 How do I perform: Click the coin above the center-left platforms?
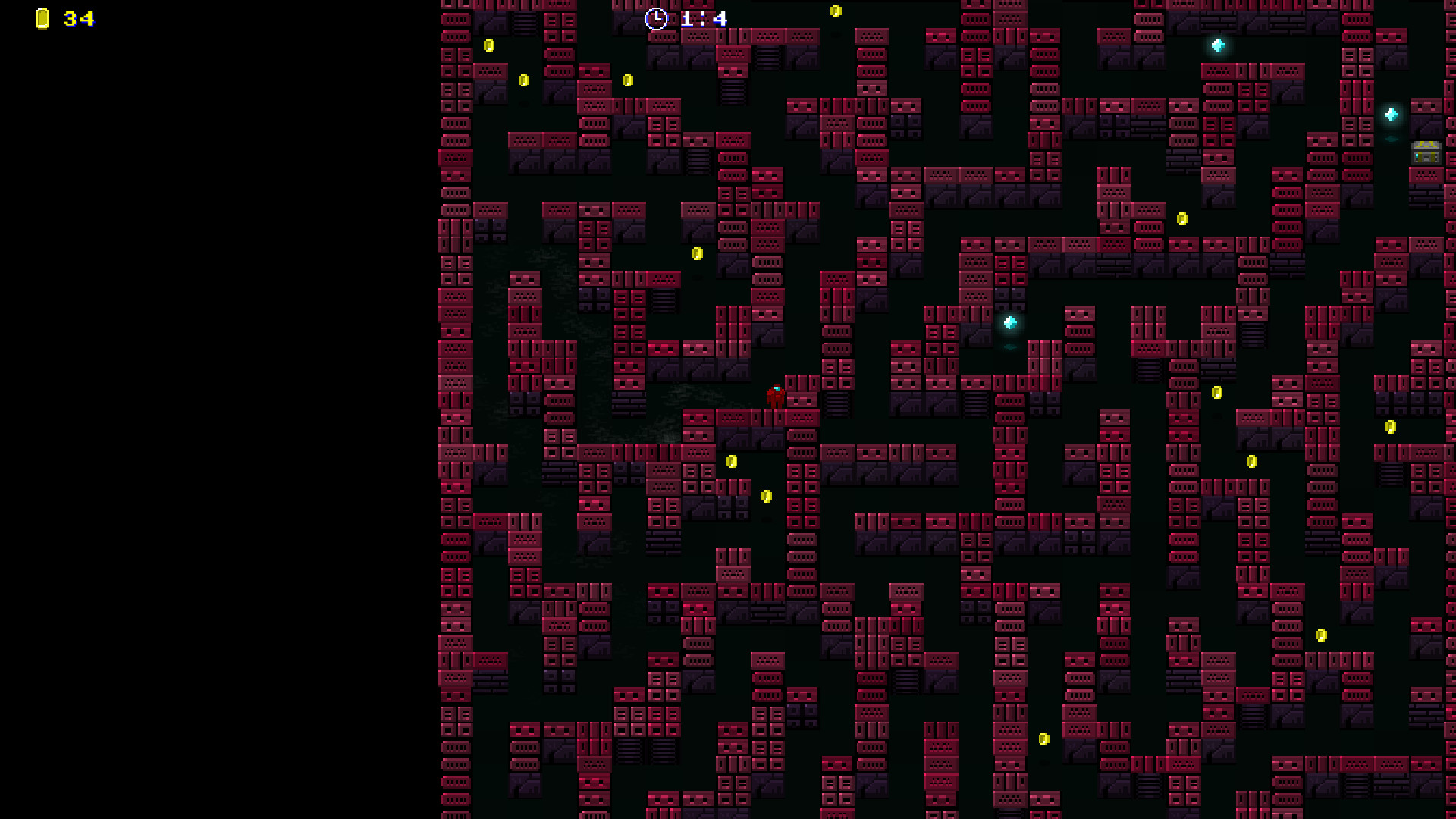[x=697, y=253]
